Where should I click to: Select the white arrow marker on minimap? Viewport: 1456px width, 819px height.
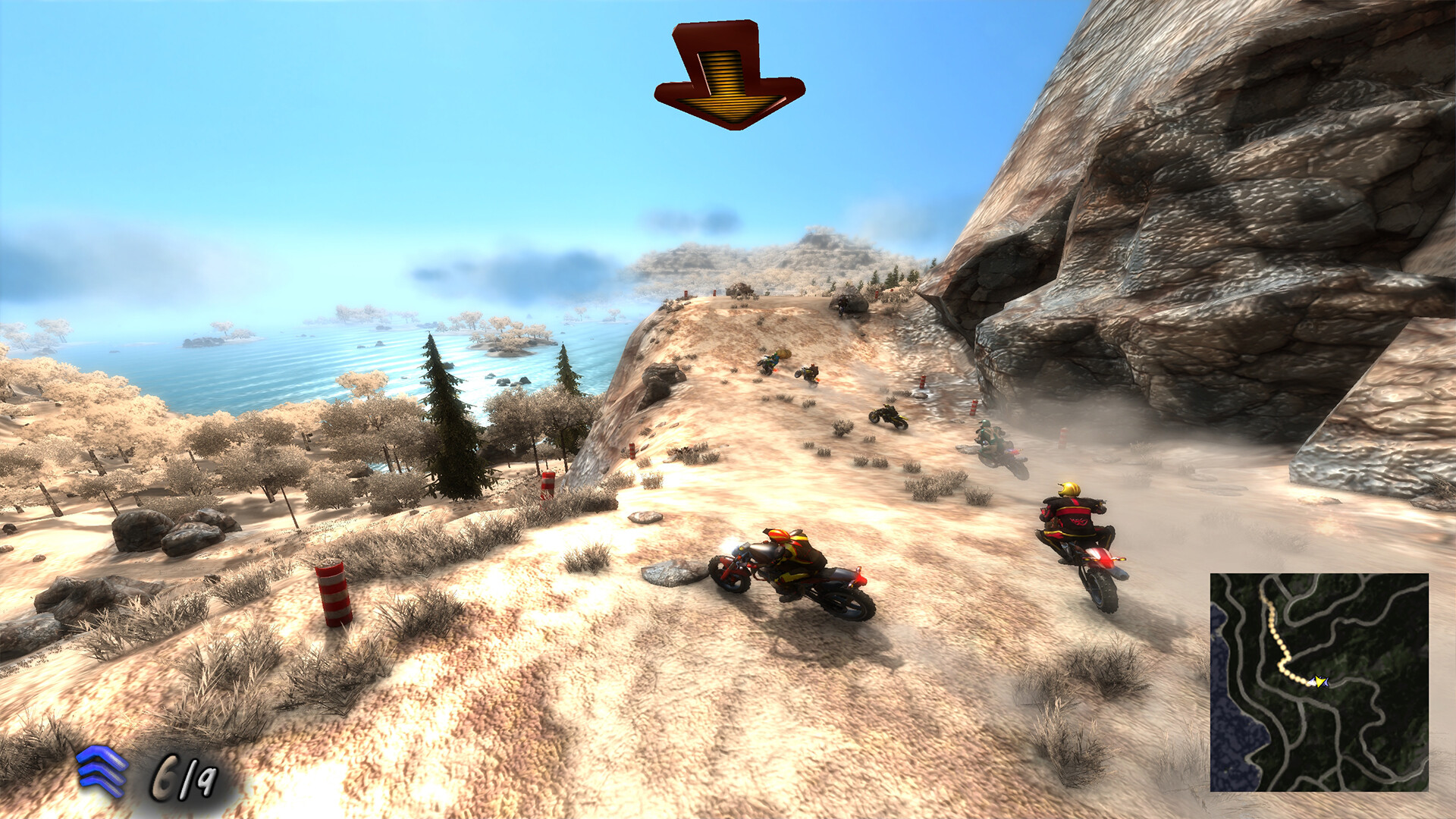pyautogui.click(x=1313, y=682)
